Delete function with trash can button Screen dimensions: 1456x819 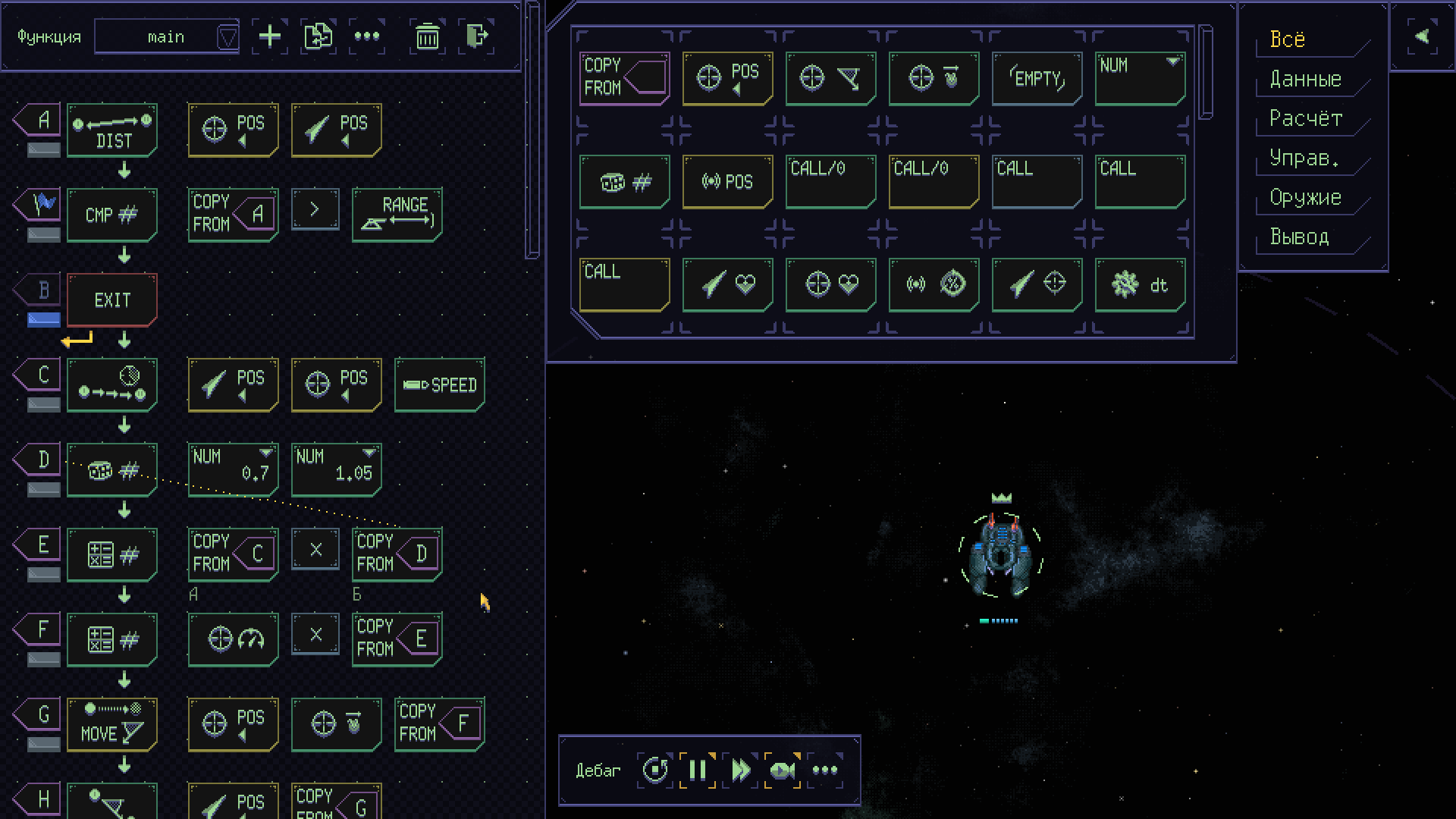428,36
